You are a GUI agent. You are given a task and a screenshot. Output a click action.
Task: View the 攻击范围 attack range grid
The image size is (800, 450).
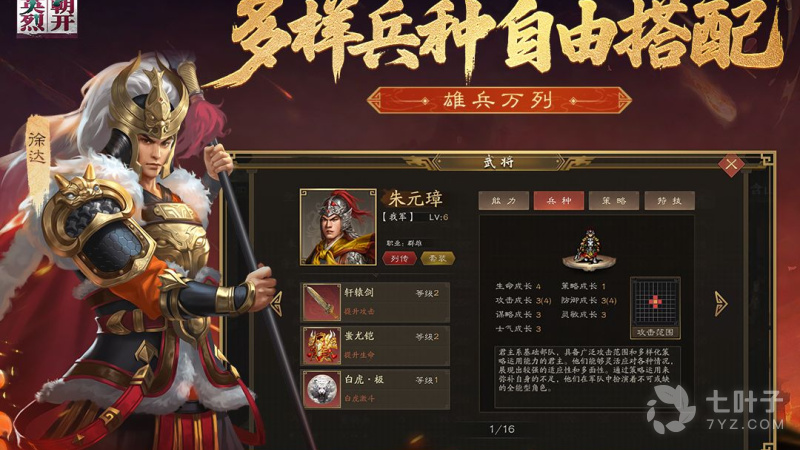point(655,305)
